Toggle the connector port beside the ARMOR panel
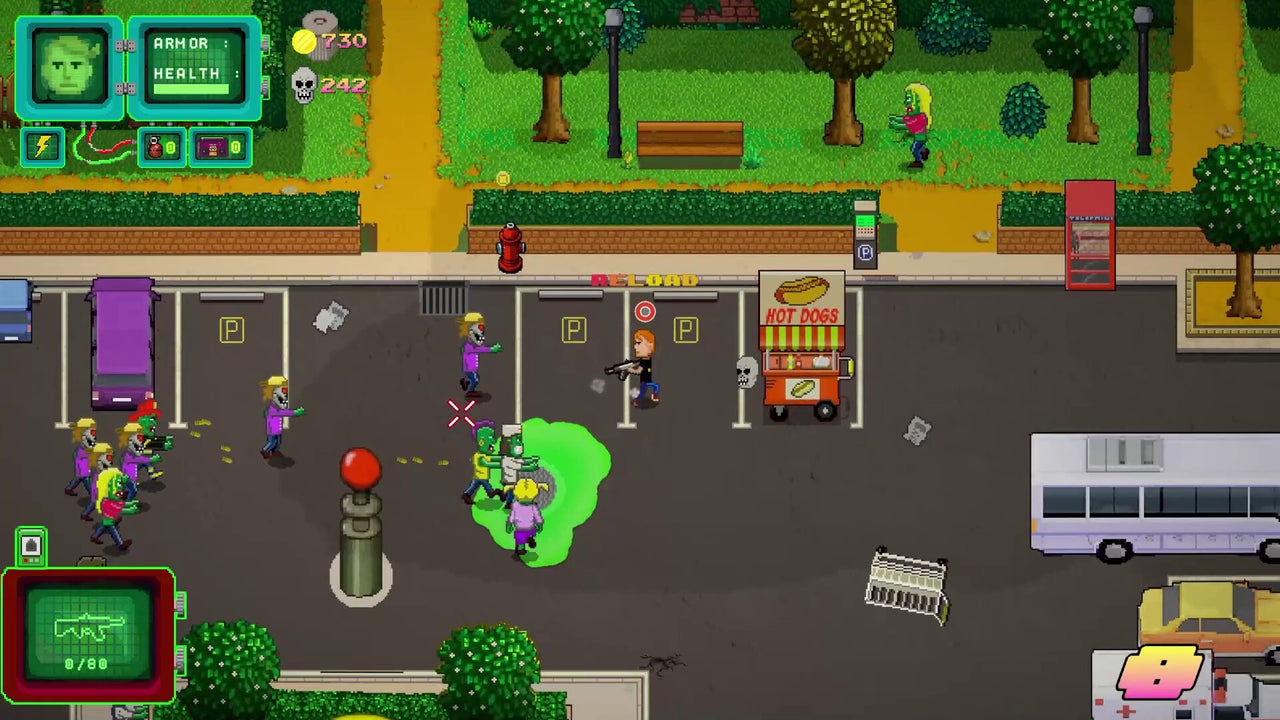The image size is (1280, 720). point(124,45)
